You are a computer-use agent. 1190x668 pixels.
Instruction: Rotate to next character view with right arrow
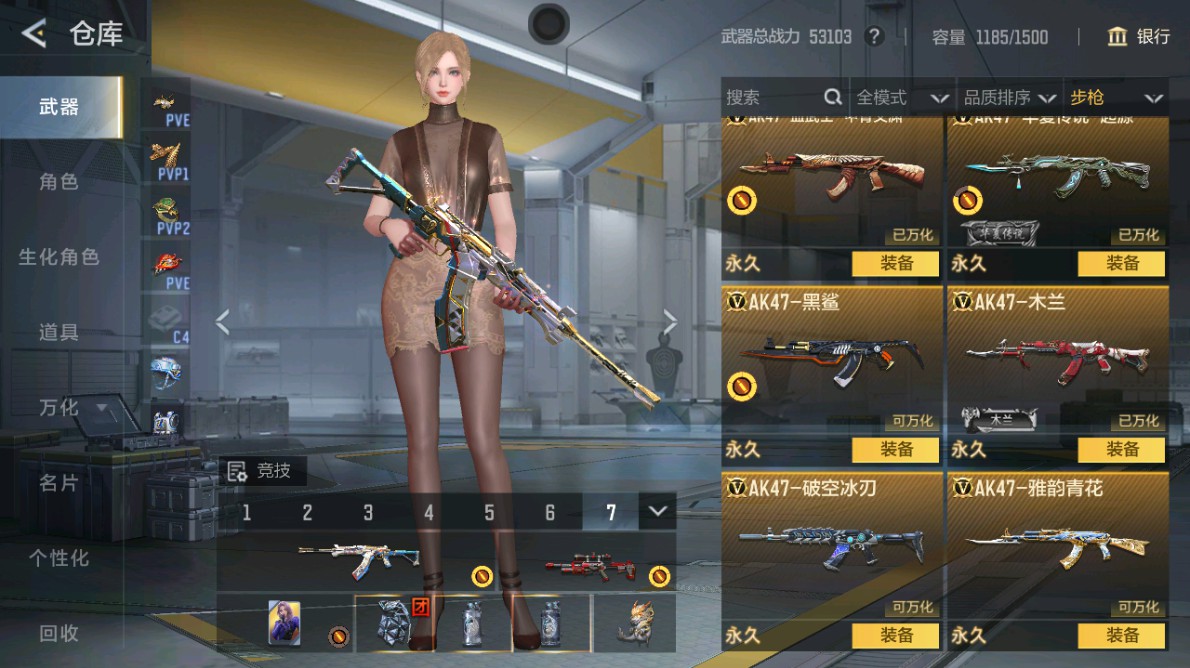pyautogui.click(x=670, y=322)
